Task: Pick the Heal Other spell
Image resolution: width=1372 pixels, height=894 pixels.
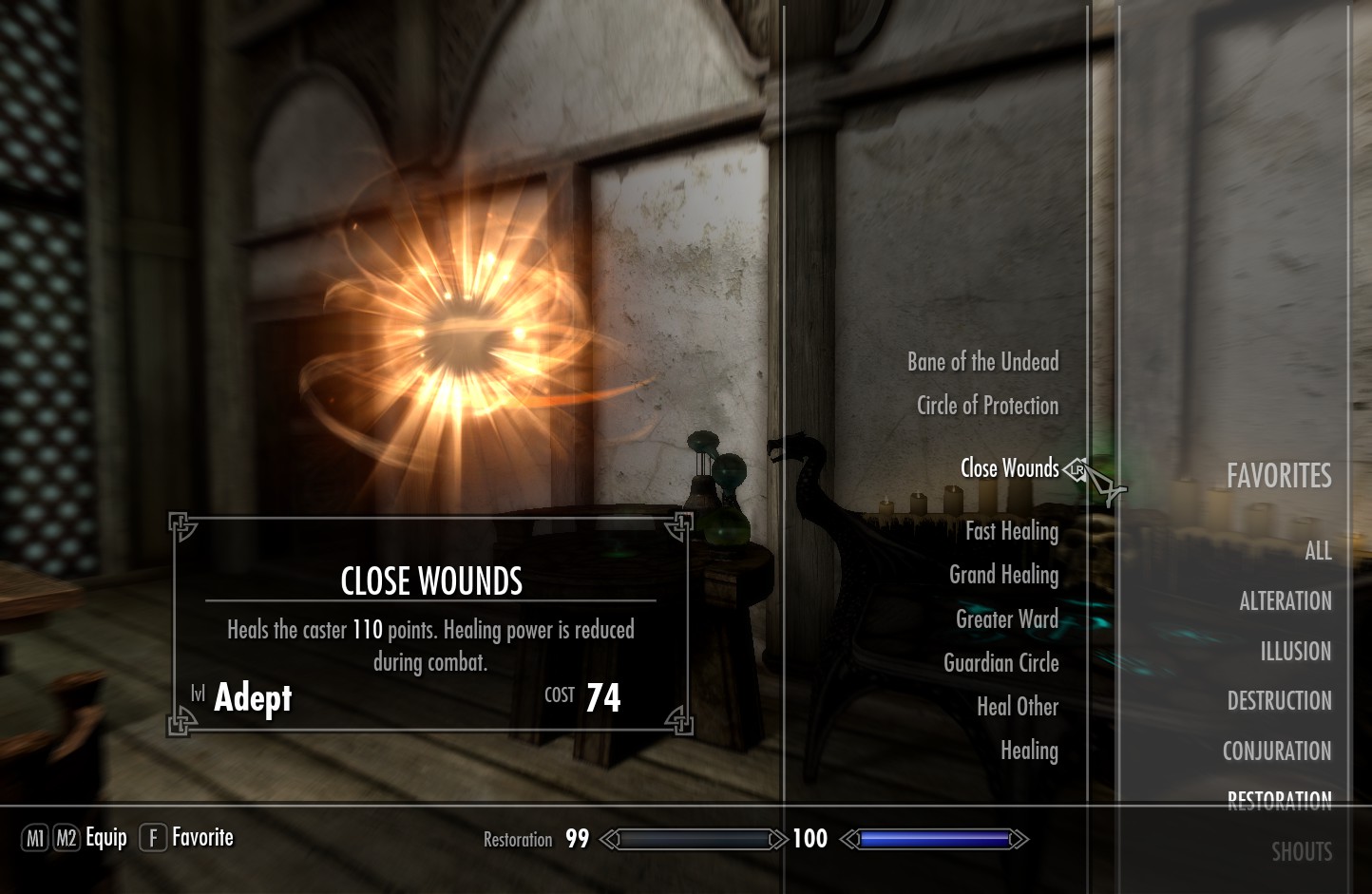Action: (1018, 707)
